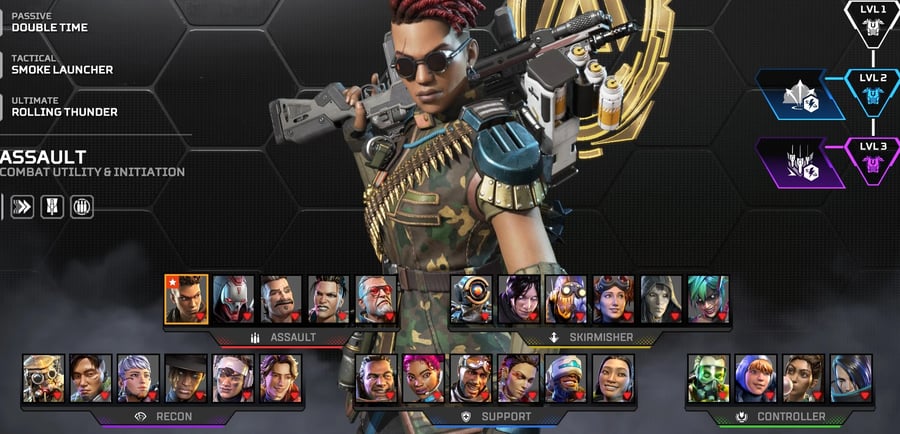900x434 pixels.
Task: Select Bangalore's highlighted portrait
Action: pyautogui.click(x=186, y=299)
